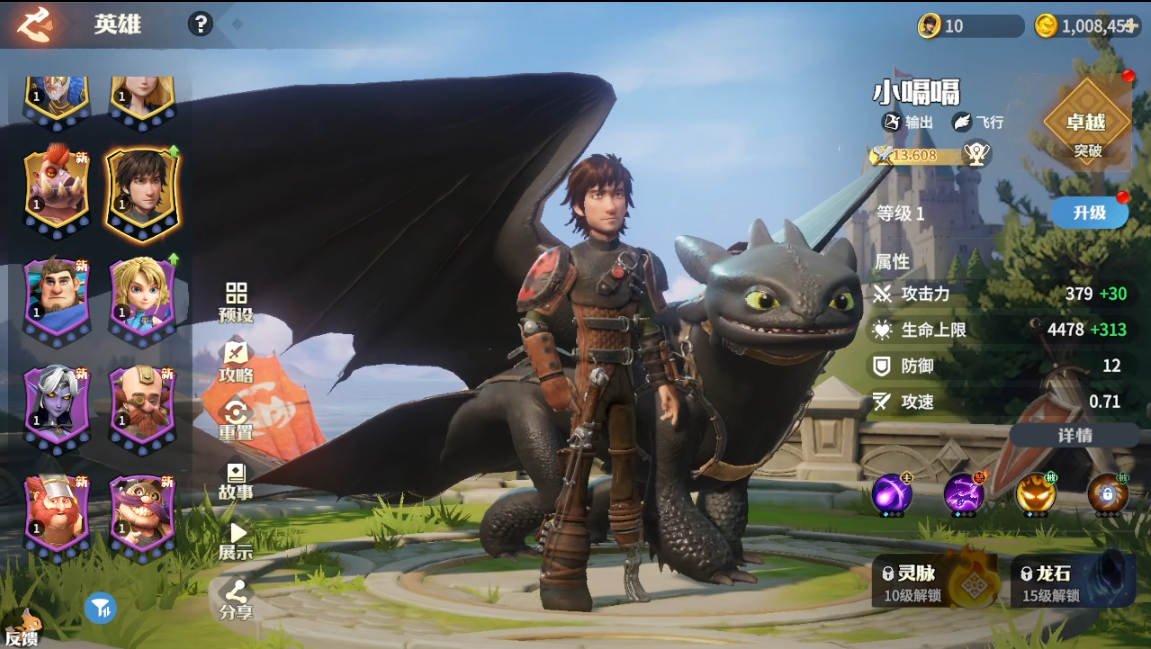The height and width of the screenshot is (649, 1151).
Task: Open the hero filter funnel icon
Action: point(100,606)
